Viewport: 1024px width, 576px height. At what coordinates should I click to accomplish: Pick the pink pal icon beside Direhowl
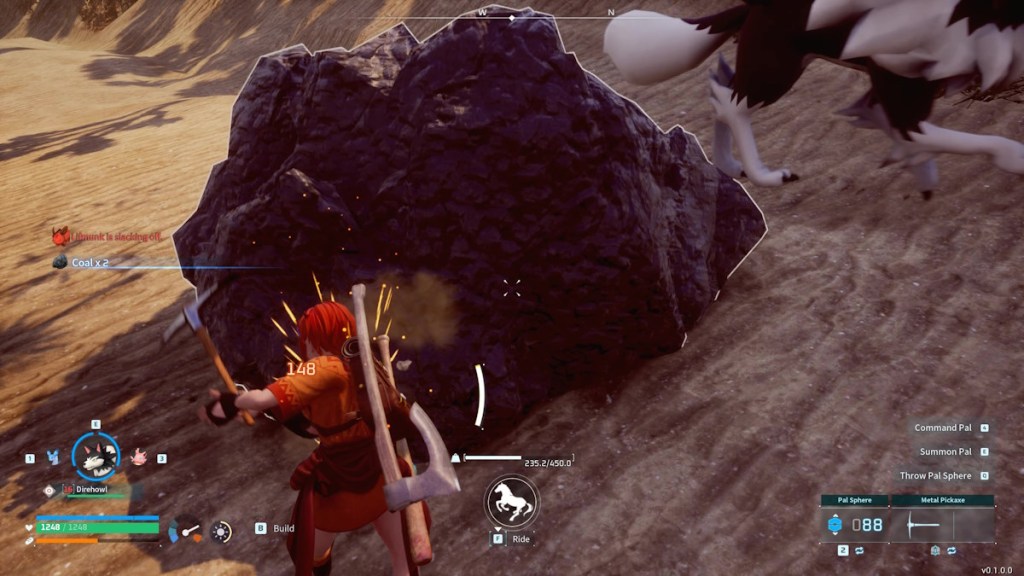coord(138,457)
